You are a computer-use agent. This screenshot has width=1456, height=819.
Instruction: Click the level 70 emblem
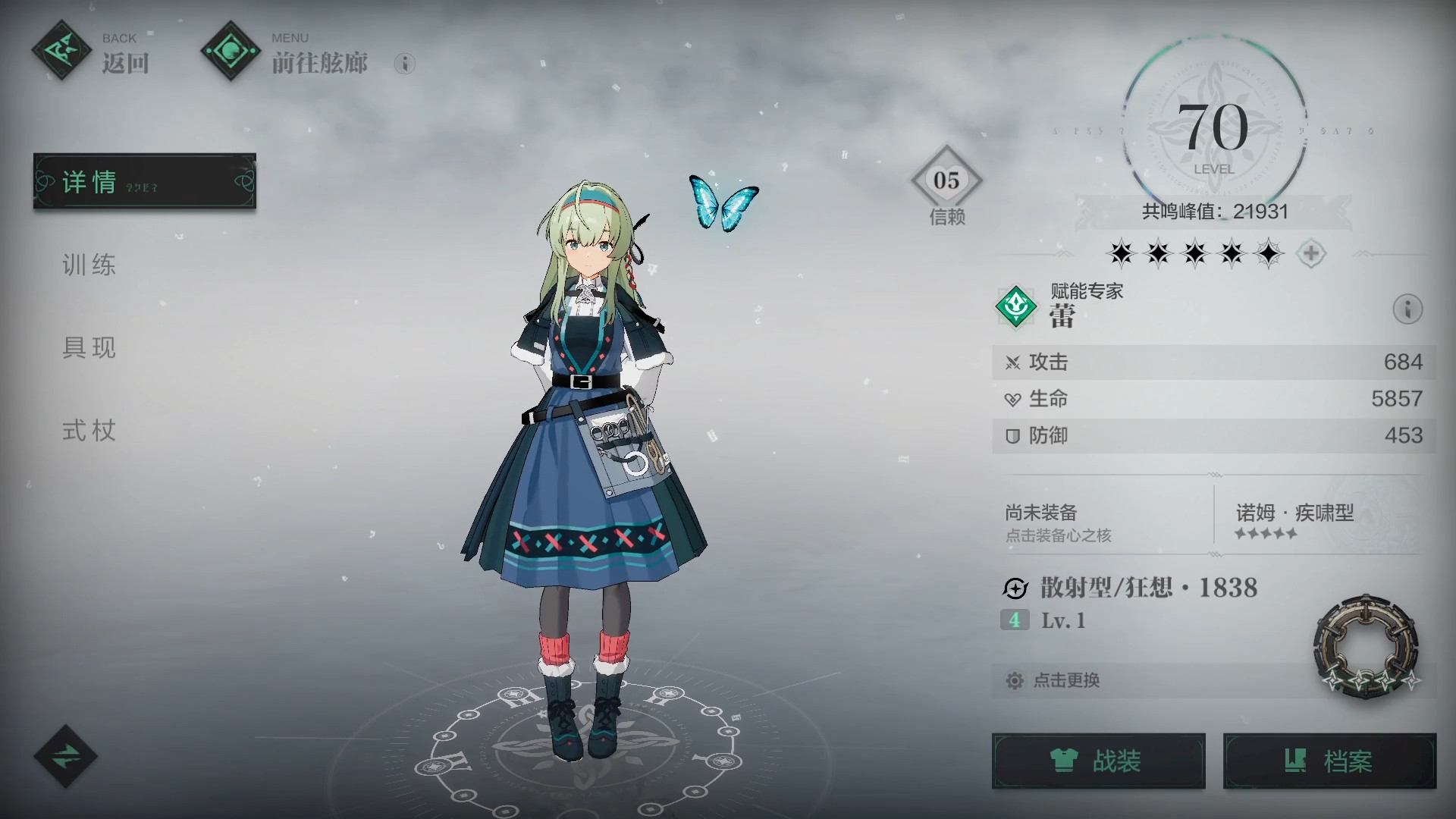click(x=1214, y=130)
